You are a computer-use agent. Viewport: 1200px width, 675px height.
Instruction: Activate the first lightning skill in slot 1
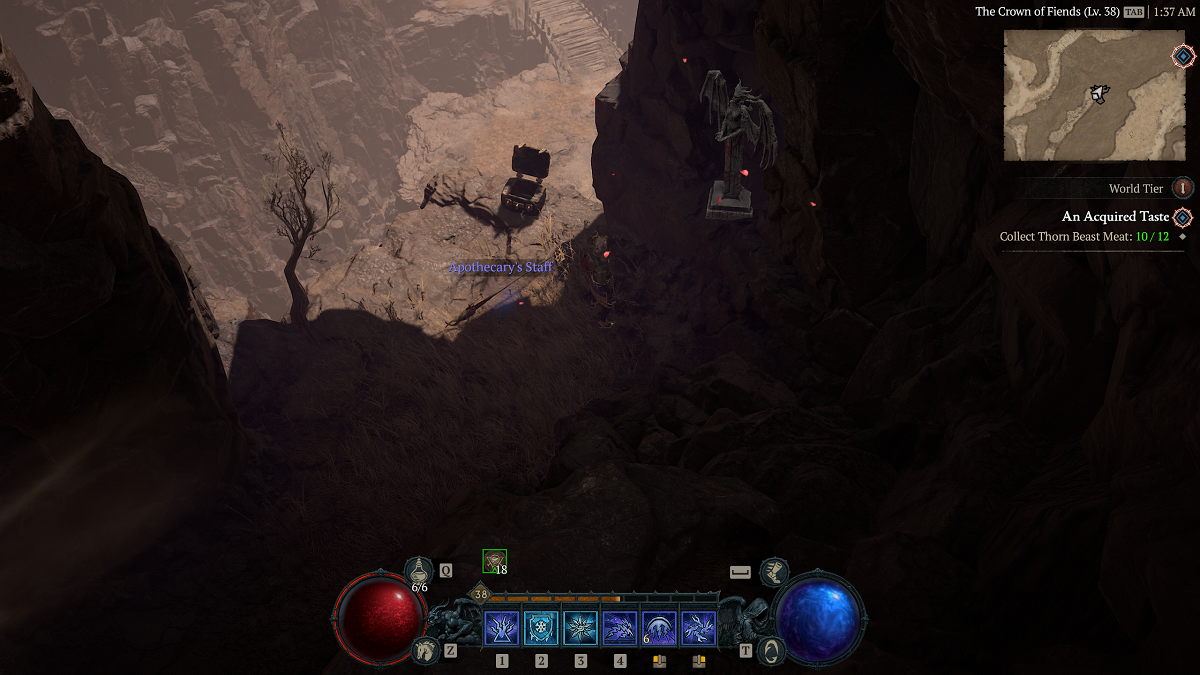point(501,628)
